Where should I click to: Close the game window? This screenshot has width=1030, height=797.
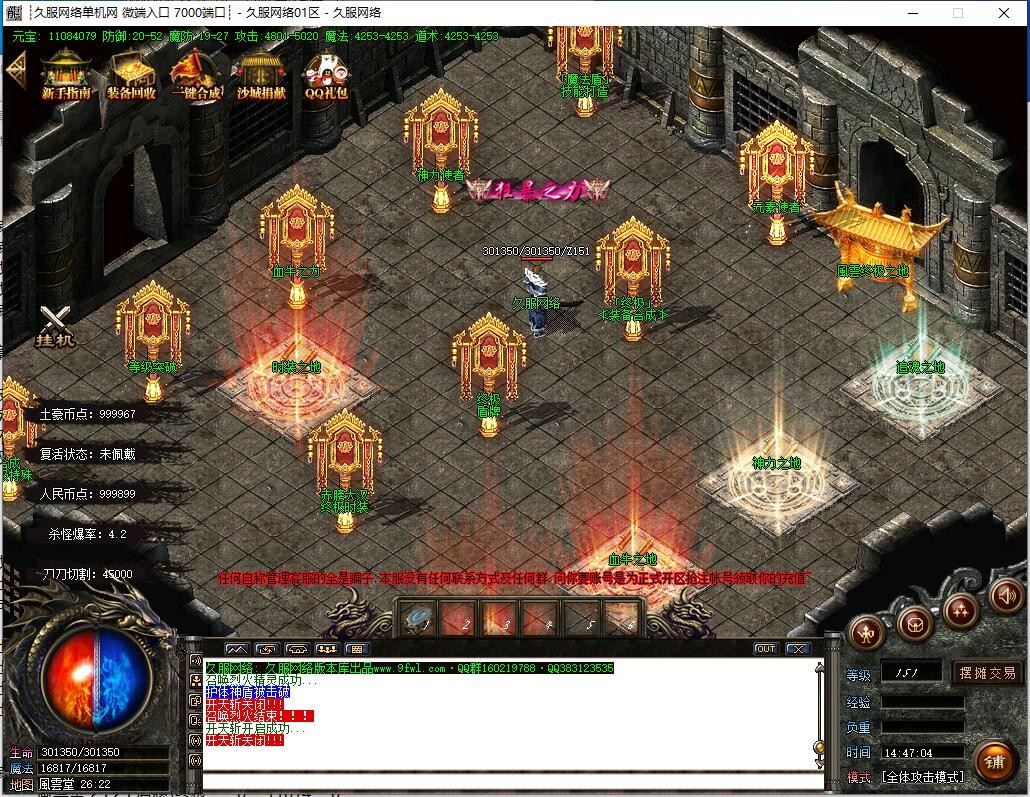[x=1005, y=13]
